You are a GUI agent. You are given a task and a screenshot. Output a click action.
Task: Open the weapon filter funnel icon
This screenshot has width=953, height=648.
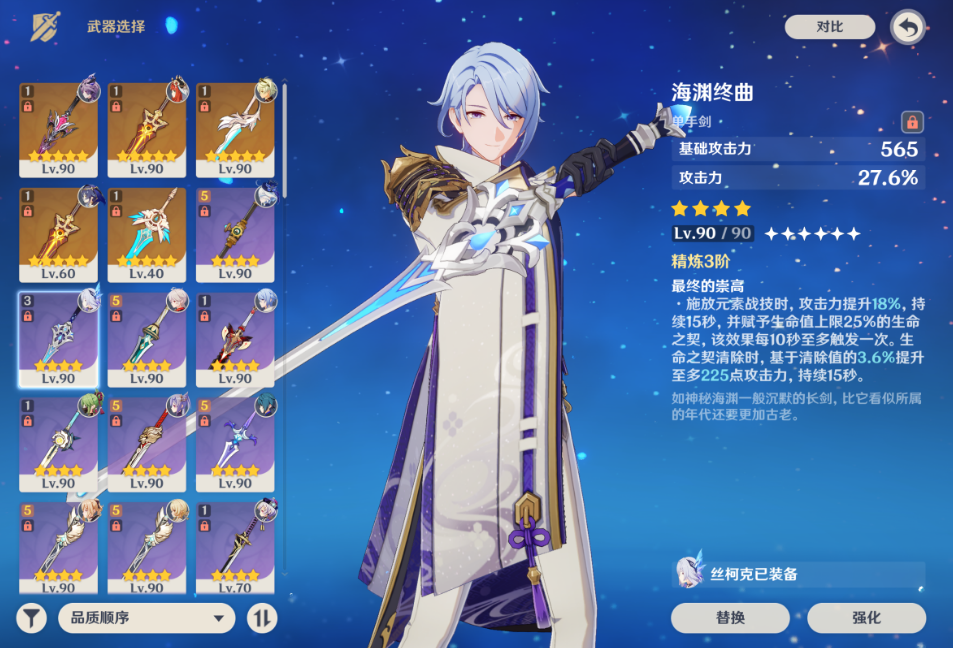pos(31,618)
